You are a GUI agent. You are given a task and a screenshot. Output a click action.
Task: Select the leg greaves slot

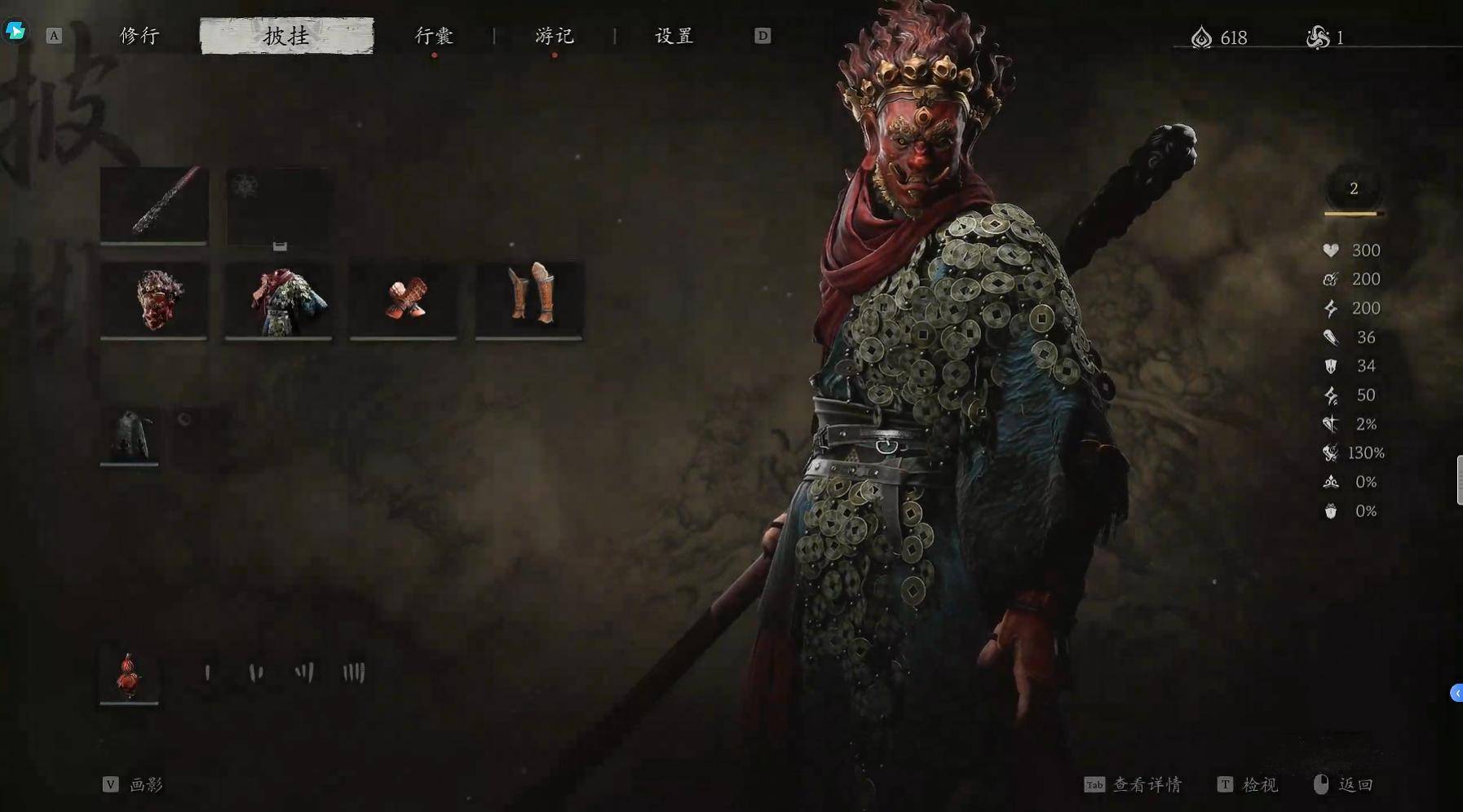pos(529,299)
